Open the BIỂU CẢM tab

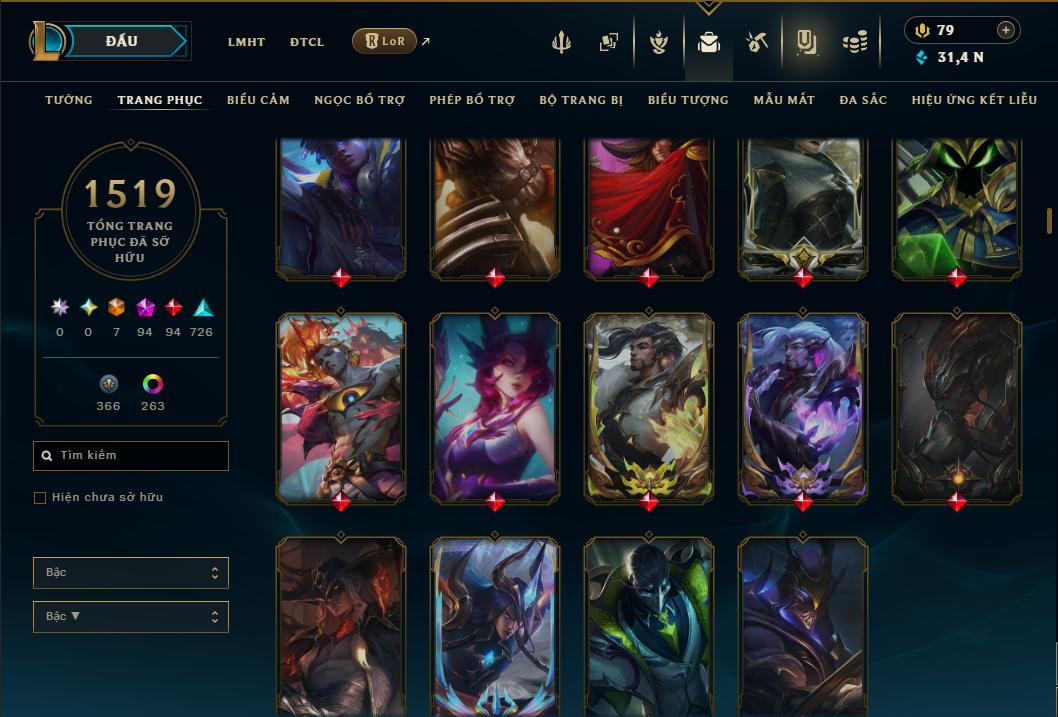tap(258, 100)
